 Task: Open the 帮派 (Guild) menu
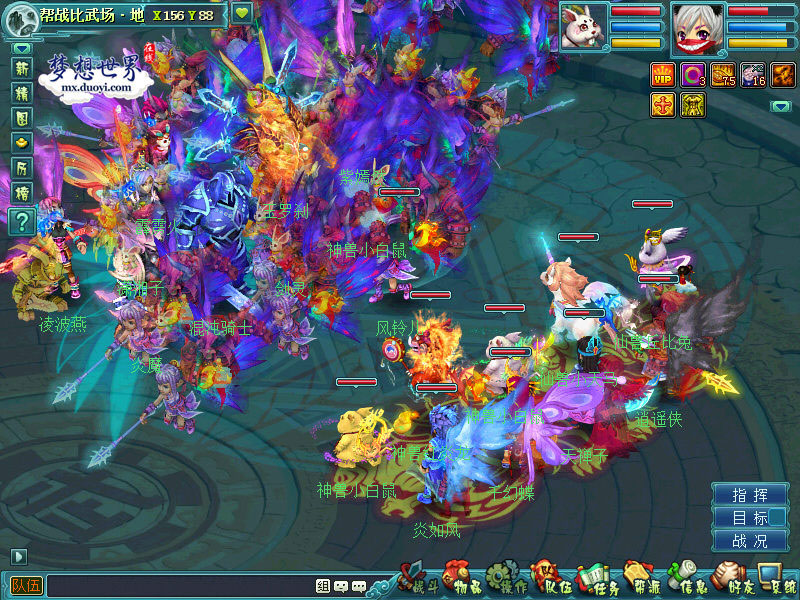(641, 579)
